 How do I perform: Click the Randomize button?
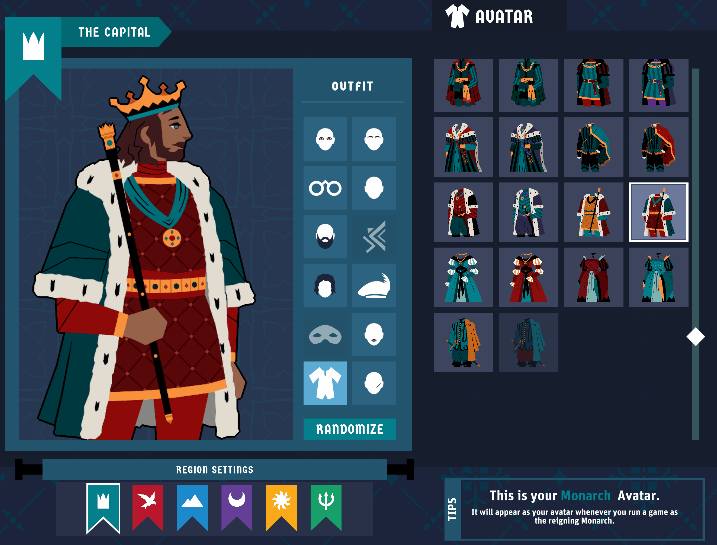350,429
